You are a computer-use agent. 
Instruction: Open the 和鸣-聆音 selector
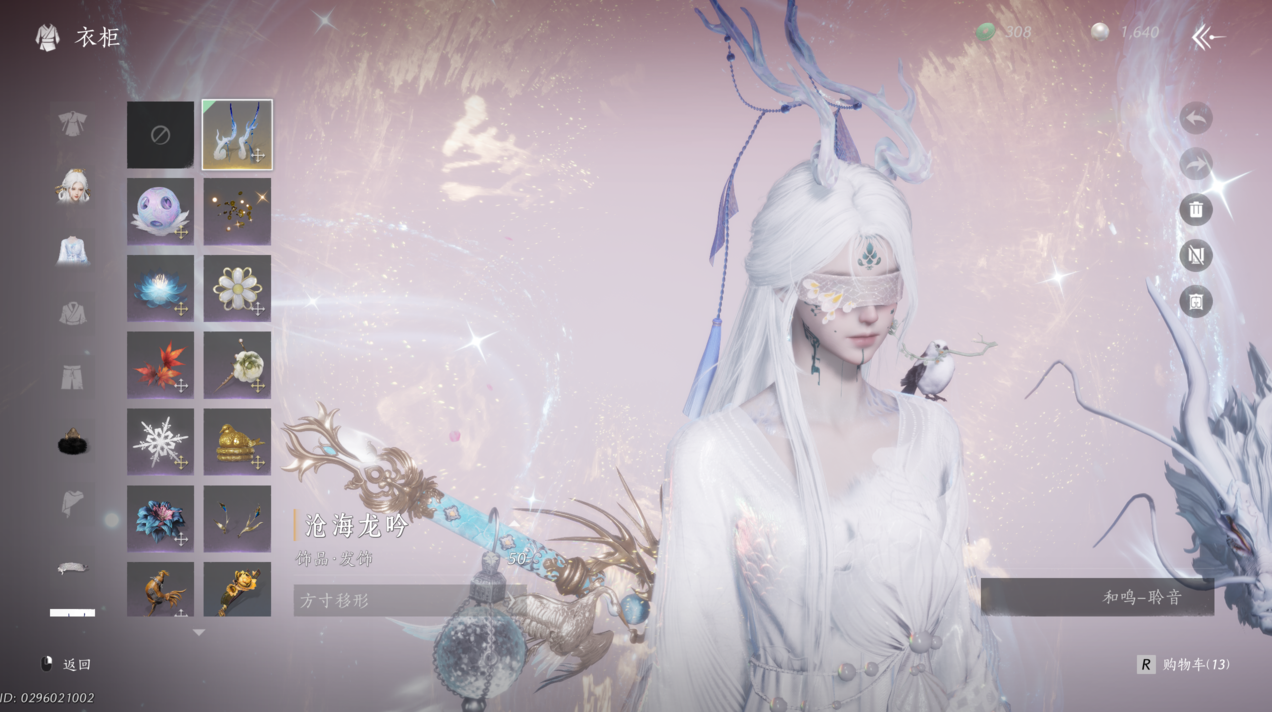[x=1097, y=597]
